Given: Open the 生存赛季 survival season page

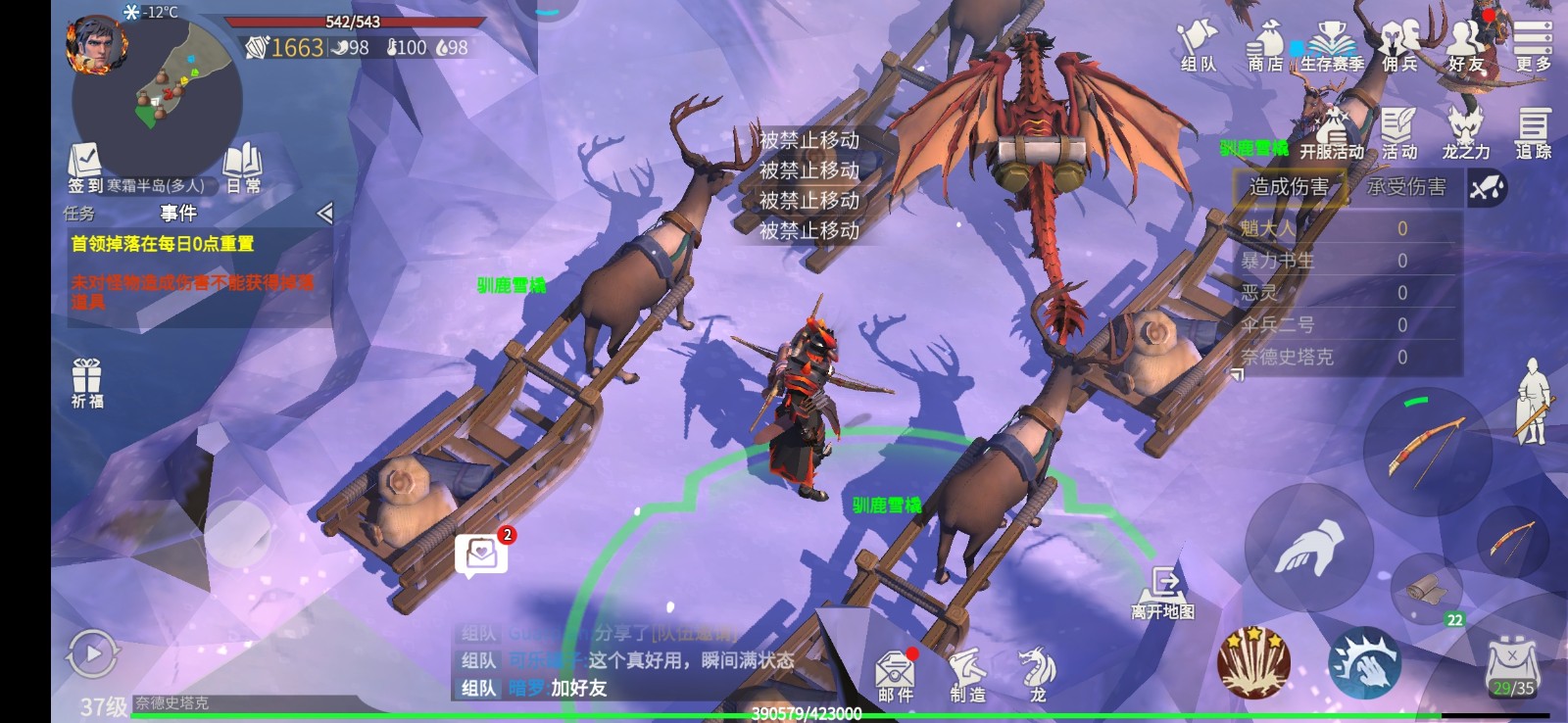Looking at the screenshot, I should tap(1331, 47).
